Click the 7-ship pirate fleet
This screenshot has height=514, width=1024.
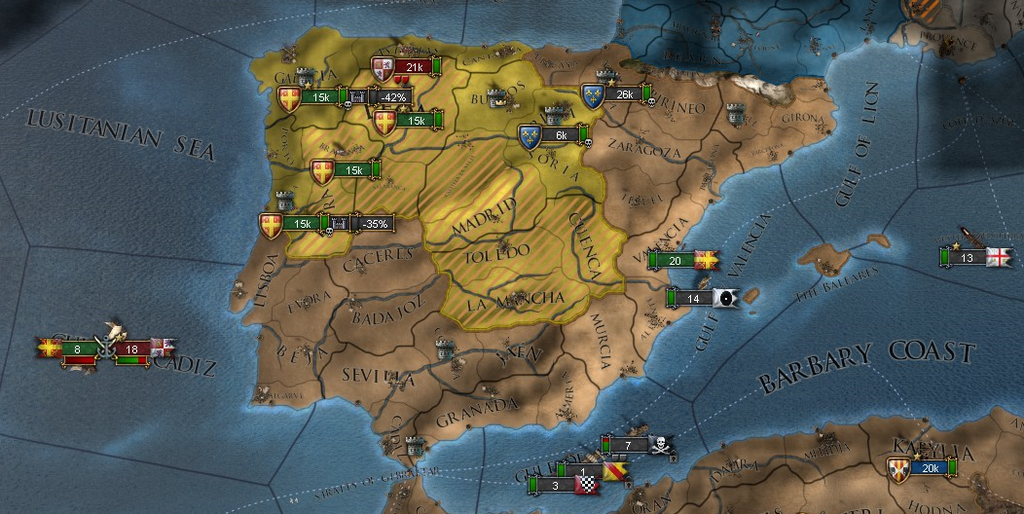(x=628, y=444)
